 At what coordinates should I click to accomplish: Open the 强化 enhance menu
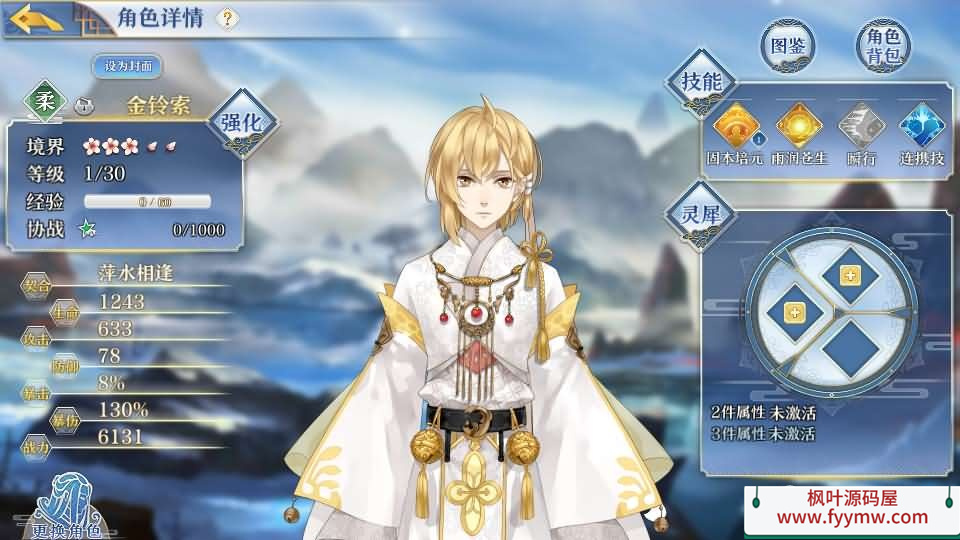point(241,124)
